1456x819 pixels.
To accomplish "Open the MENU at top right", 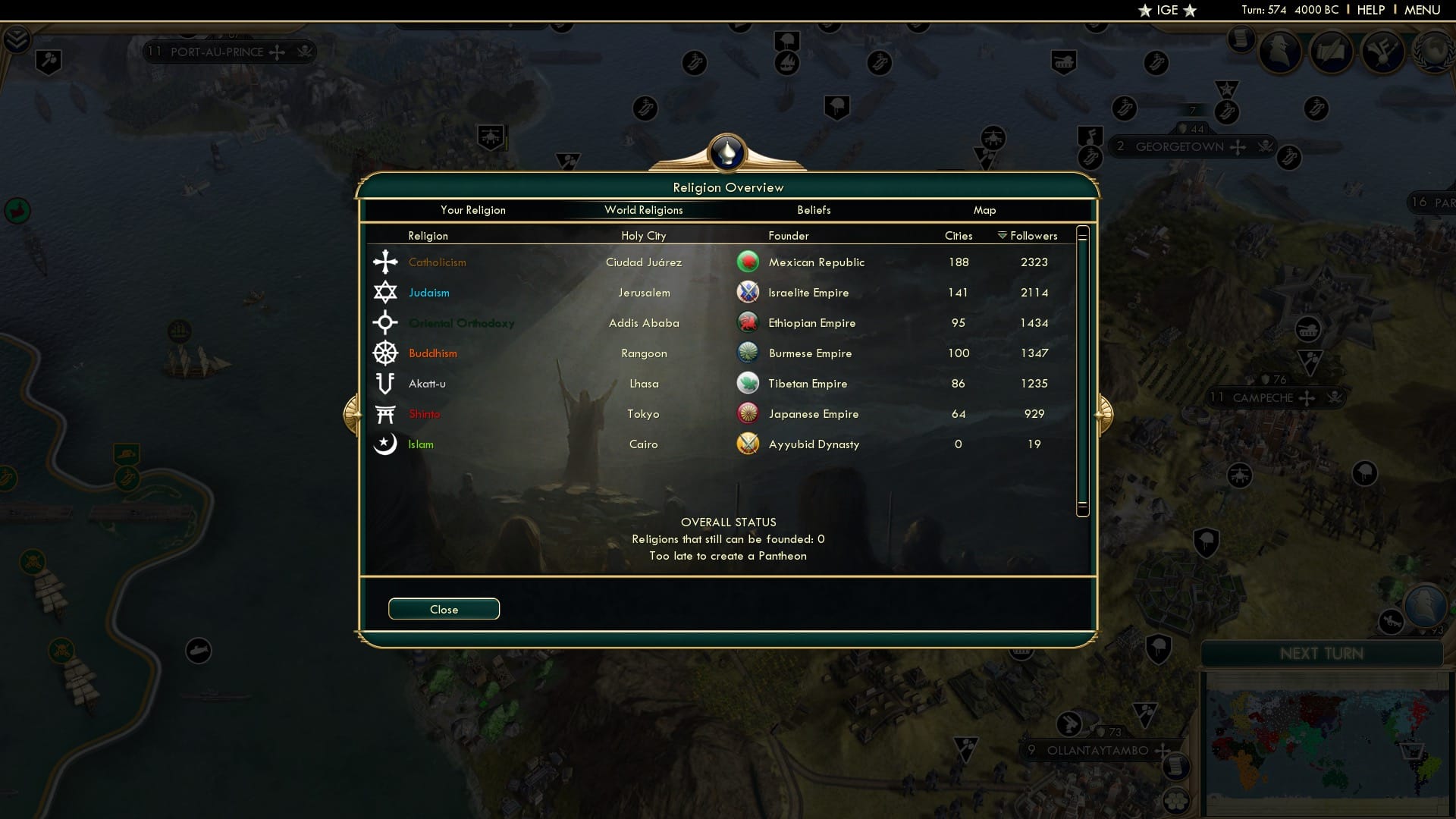I will 1423,10.
